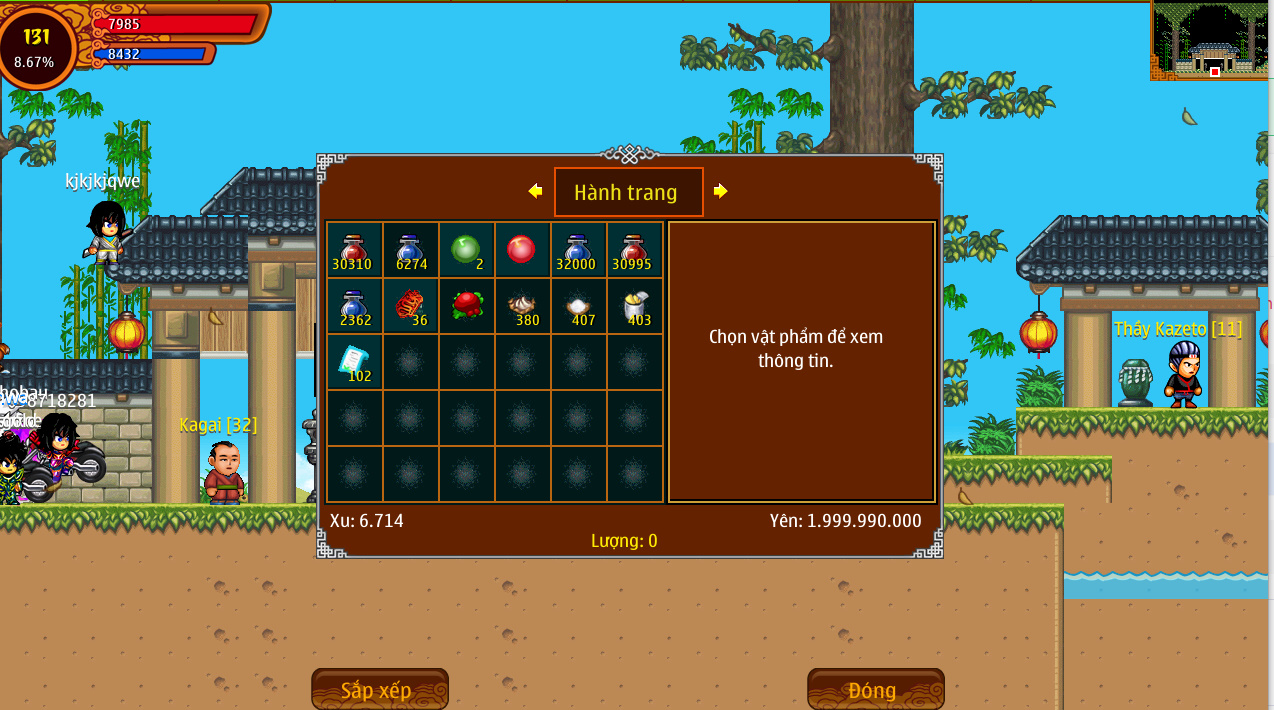Choose the opened tin can stack of 403

(x=634, y=306)
